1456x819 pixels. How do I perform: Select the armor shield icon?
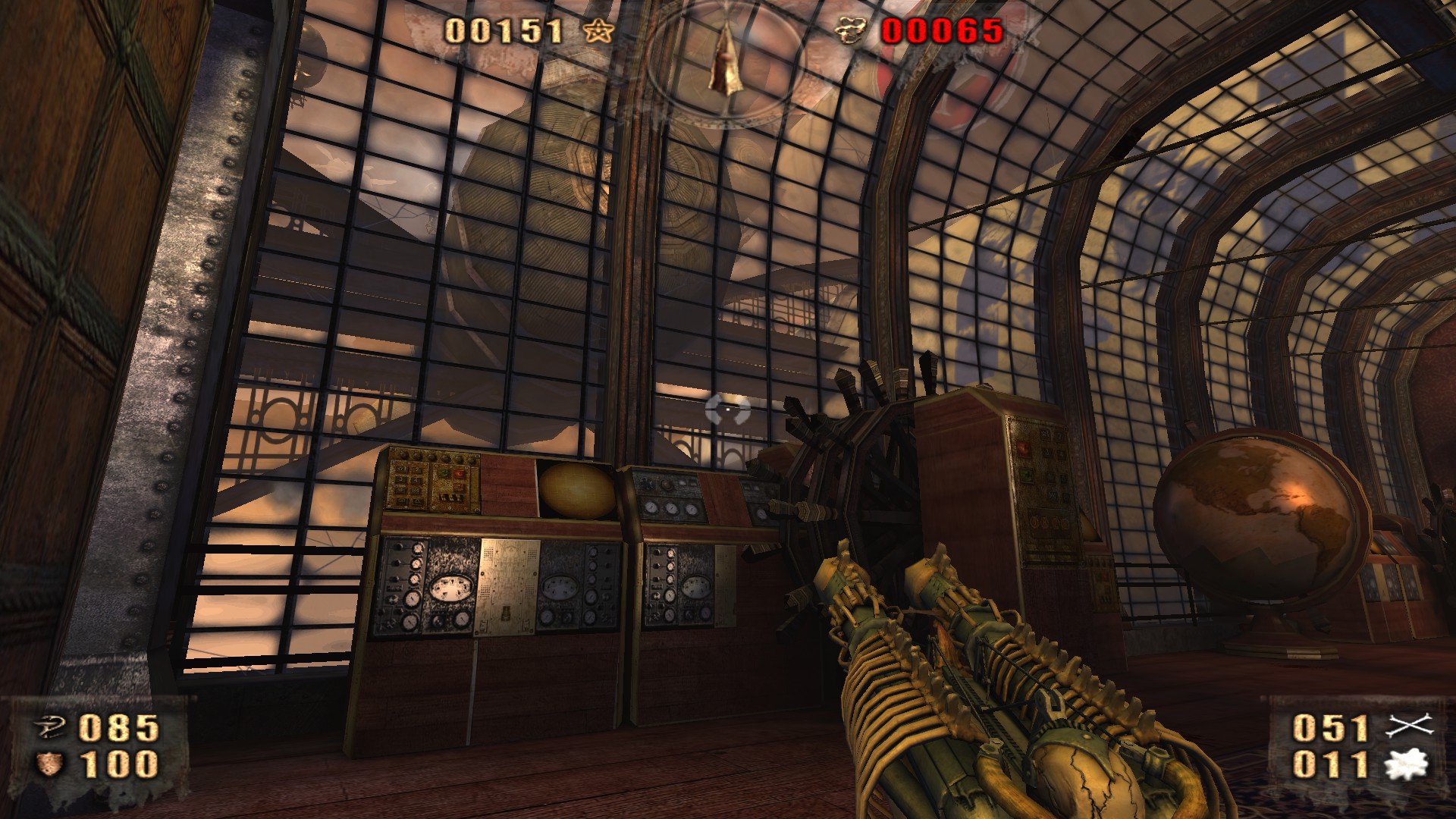pyautogui.click(x=50, y=764)
